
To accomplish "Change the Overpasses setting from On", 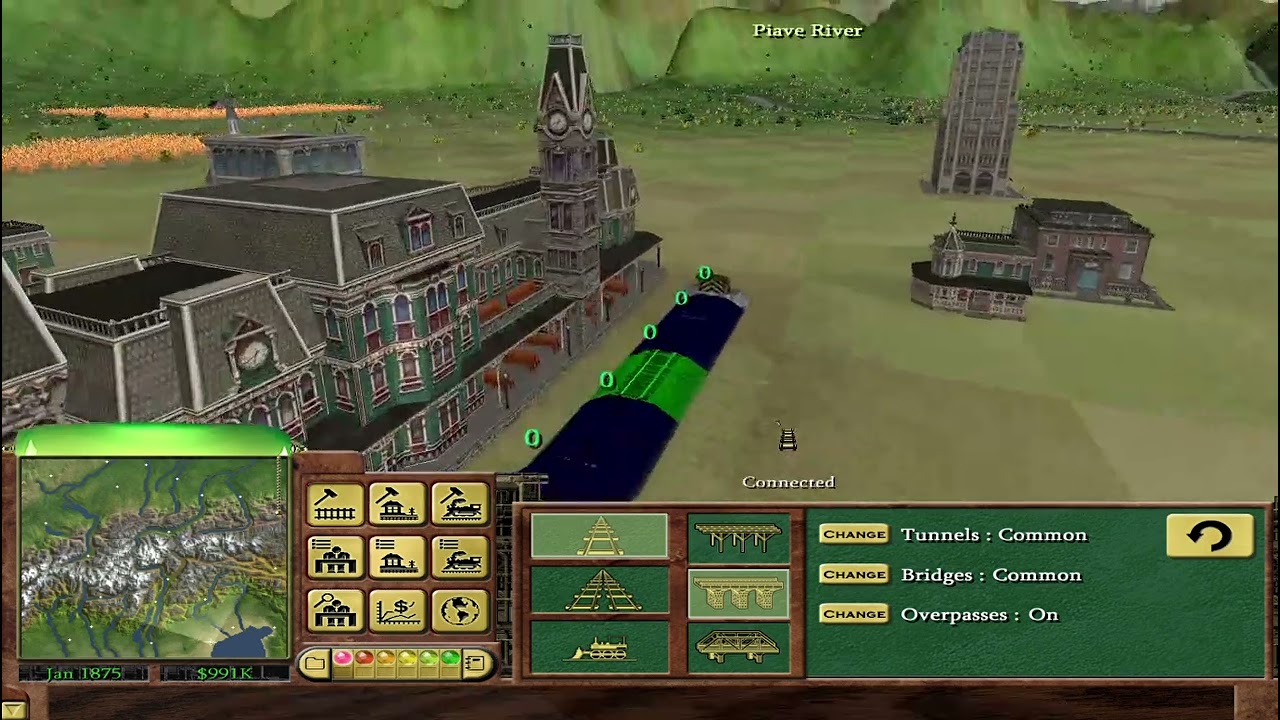I will 854,614.
